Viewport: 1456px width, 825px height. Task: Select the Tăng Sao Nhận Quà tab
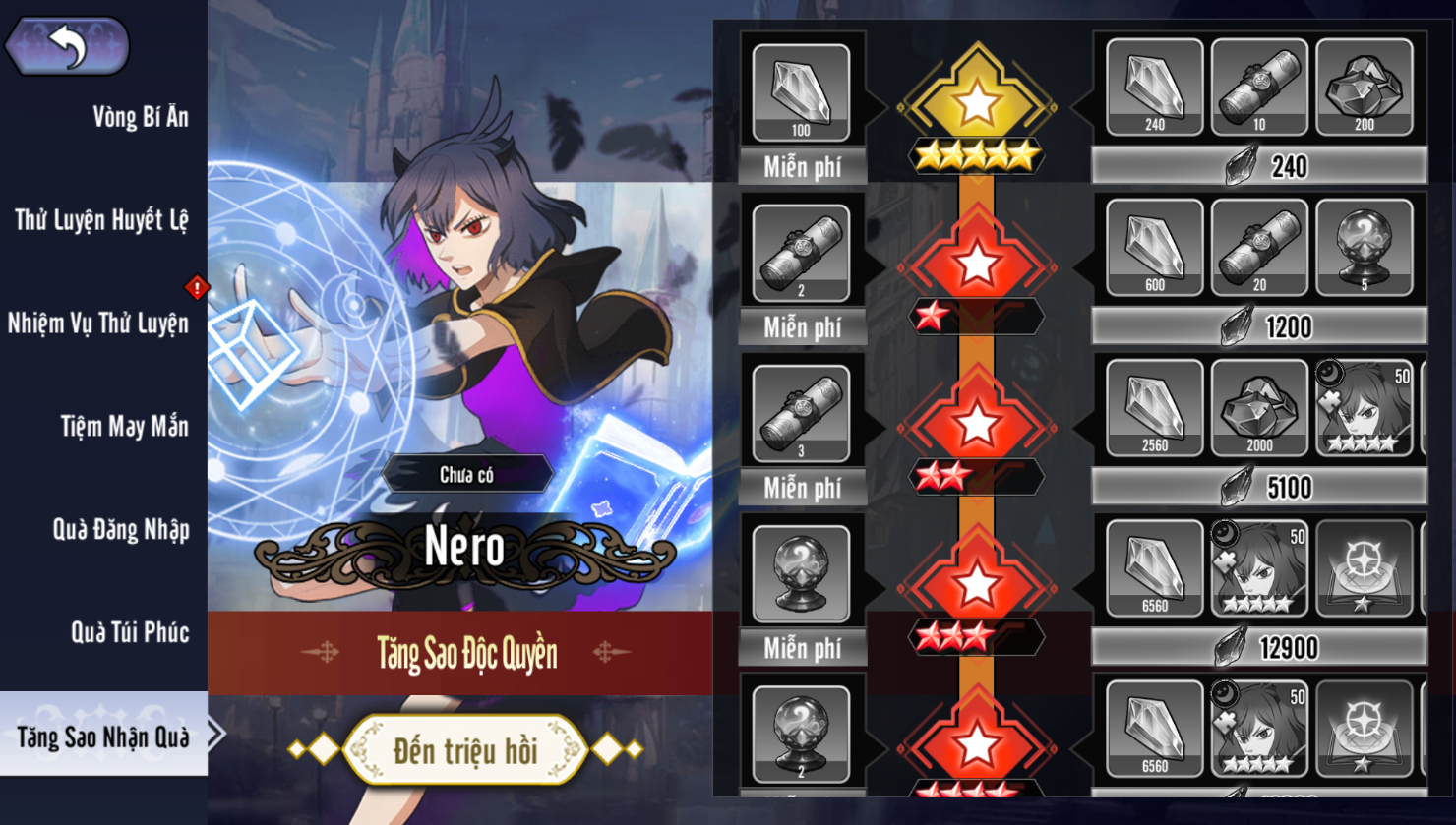103,737
